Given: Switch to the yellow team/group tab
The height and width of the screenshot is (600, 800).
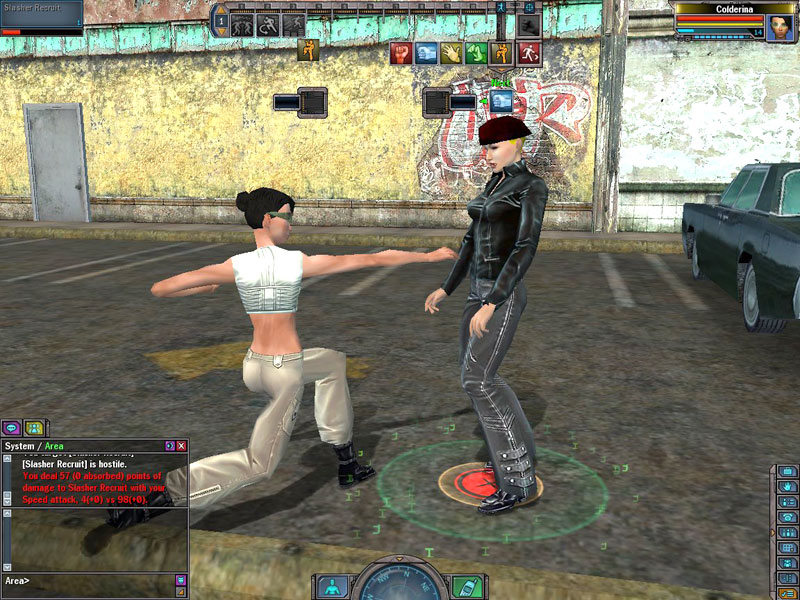Looking at the screenshot, I should (35, 428).
